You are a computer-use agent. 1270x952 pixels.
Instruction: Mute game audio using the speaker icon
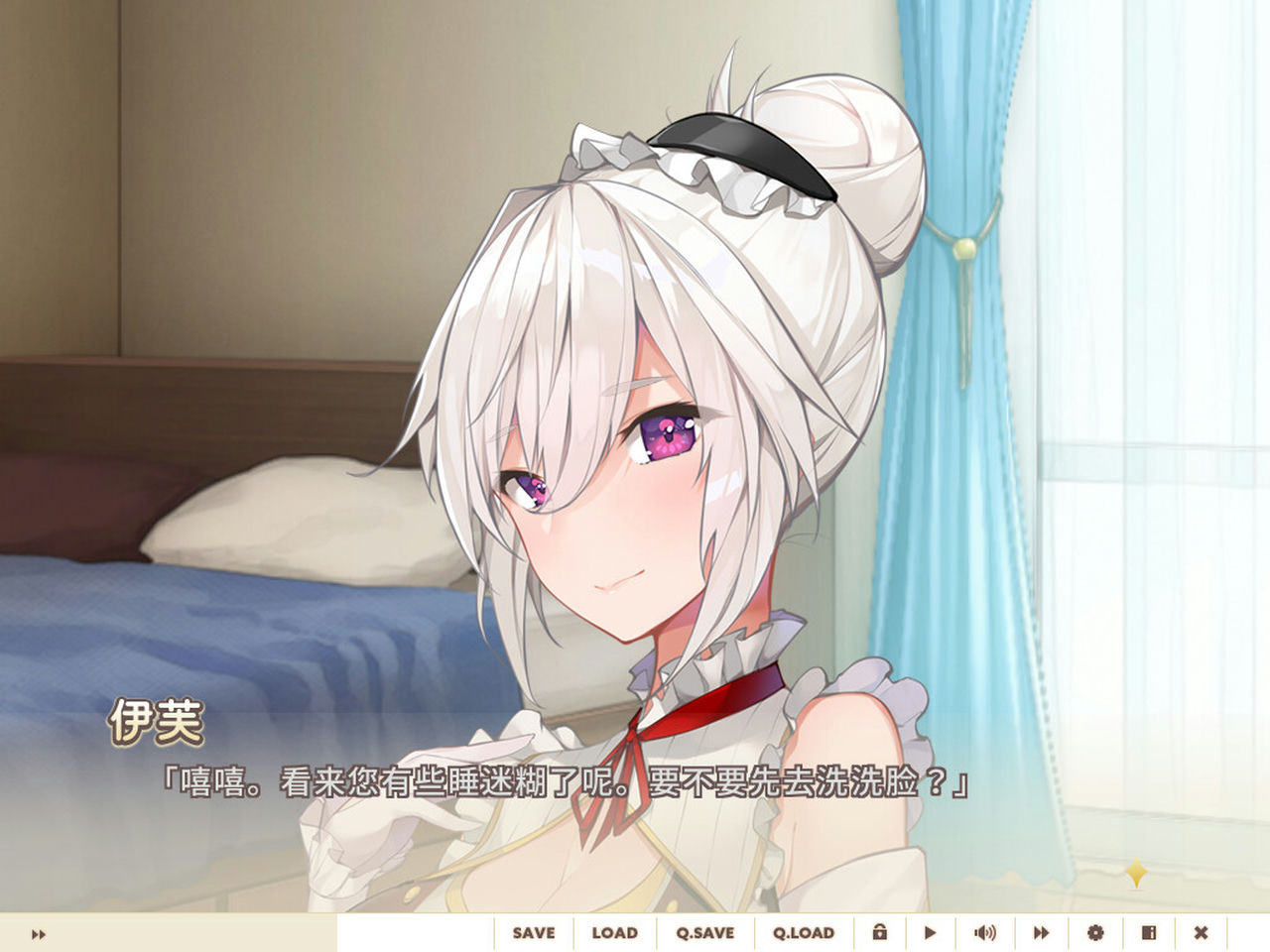point(985,933)
